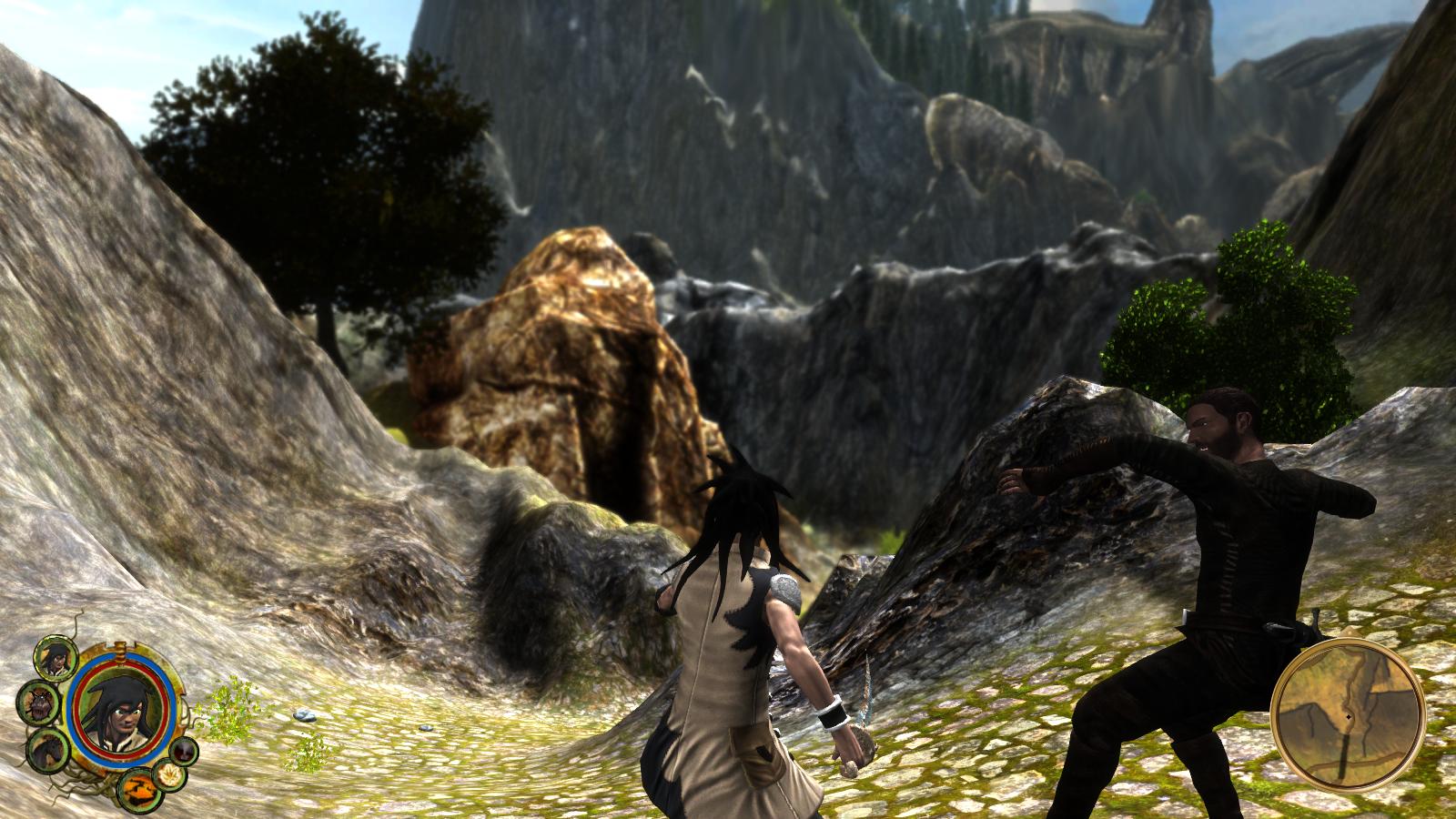The width and height of the screenshot is (1456, 819).
Task: Click the dark red ability icon
Action: (186, 751)
